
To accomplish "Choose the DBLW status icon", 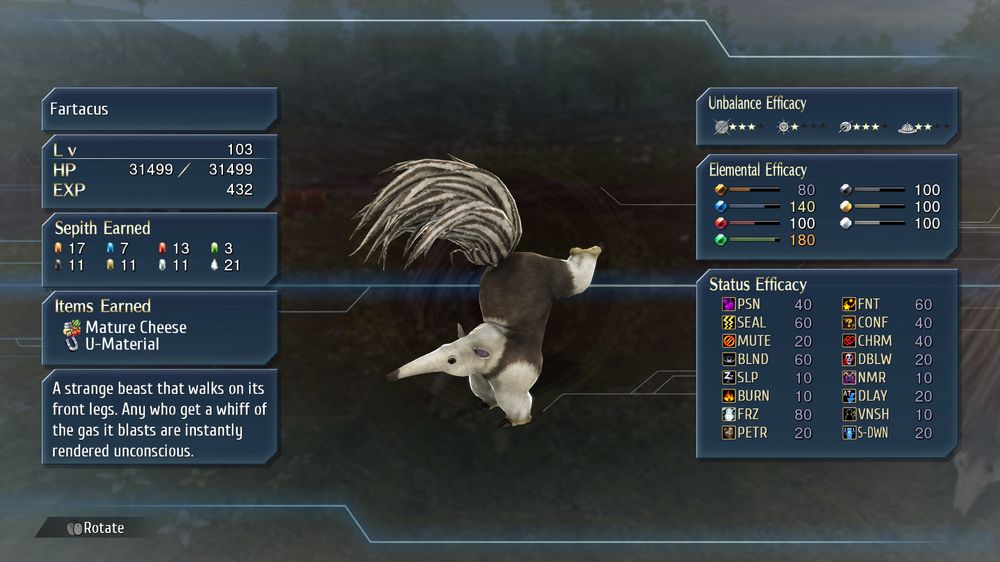I will (x=849, y=359).
